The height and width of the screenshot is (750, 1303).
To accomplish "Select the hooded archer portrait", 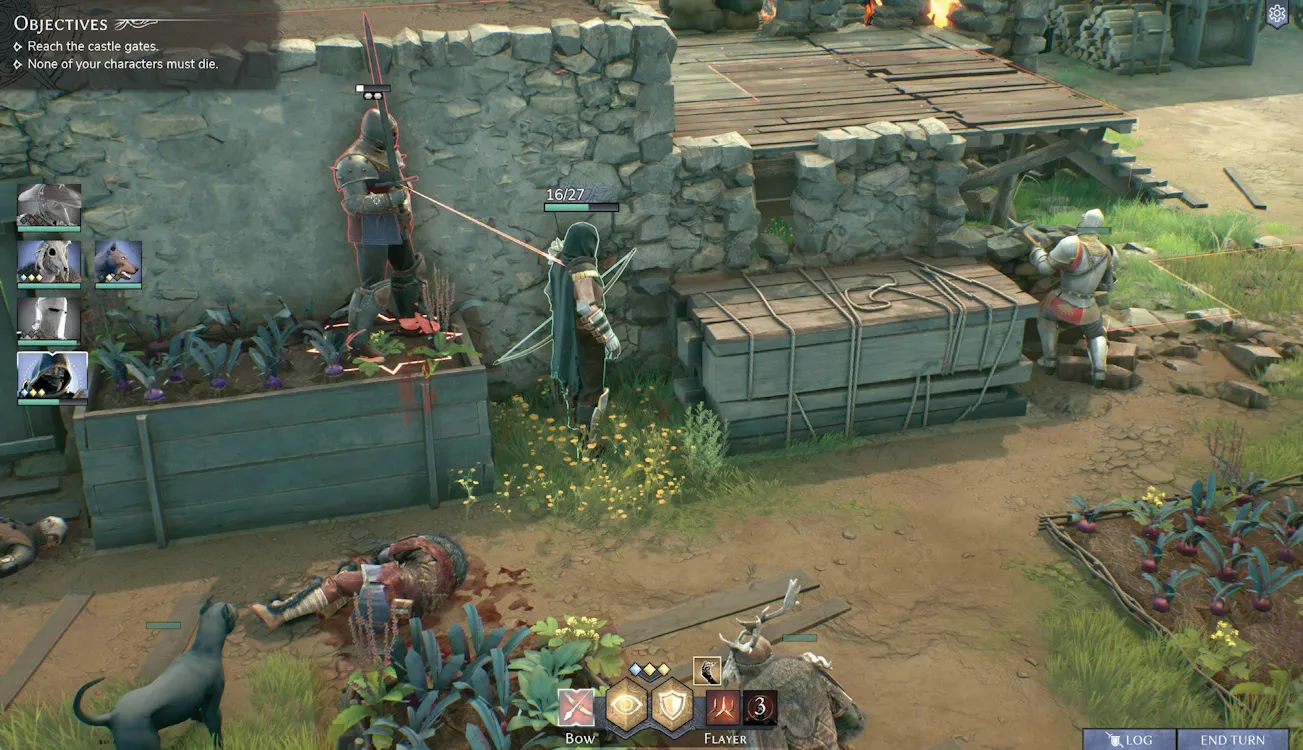I will (52, 375).
